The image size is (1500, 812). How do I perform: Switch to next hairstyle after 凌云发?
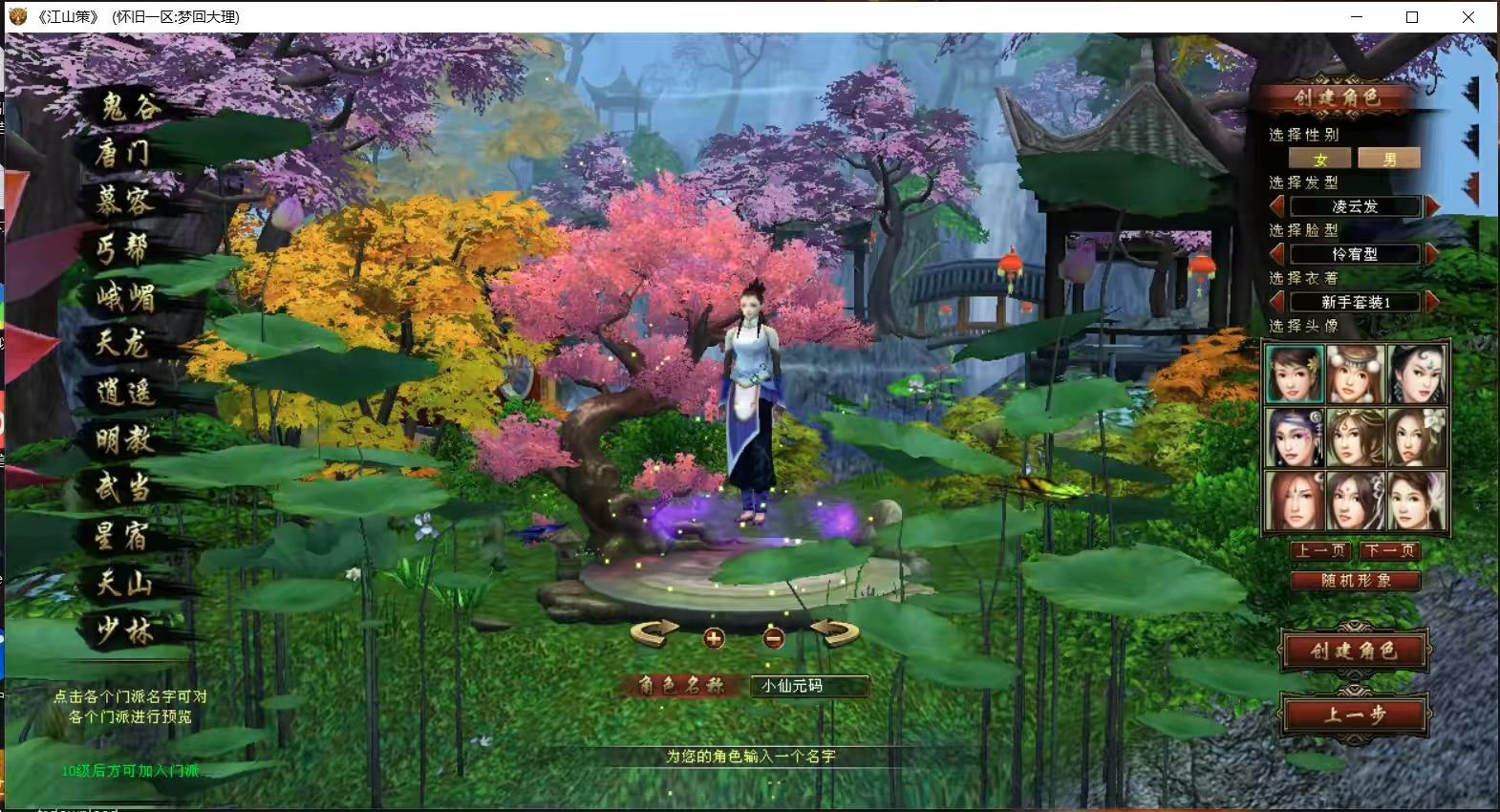pyautogui.click(x=1432, y=206)
